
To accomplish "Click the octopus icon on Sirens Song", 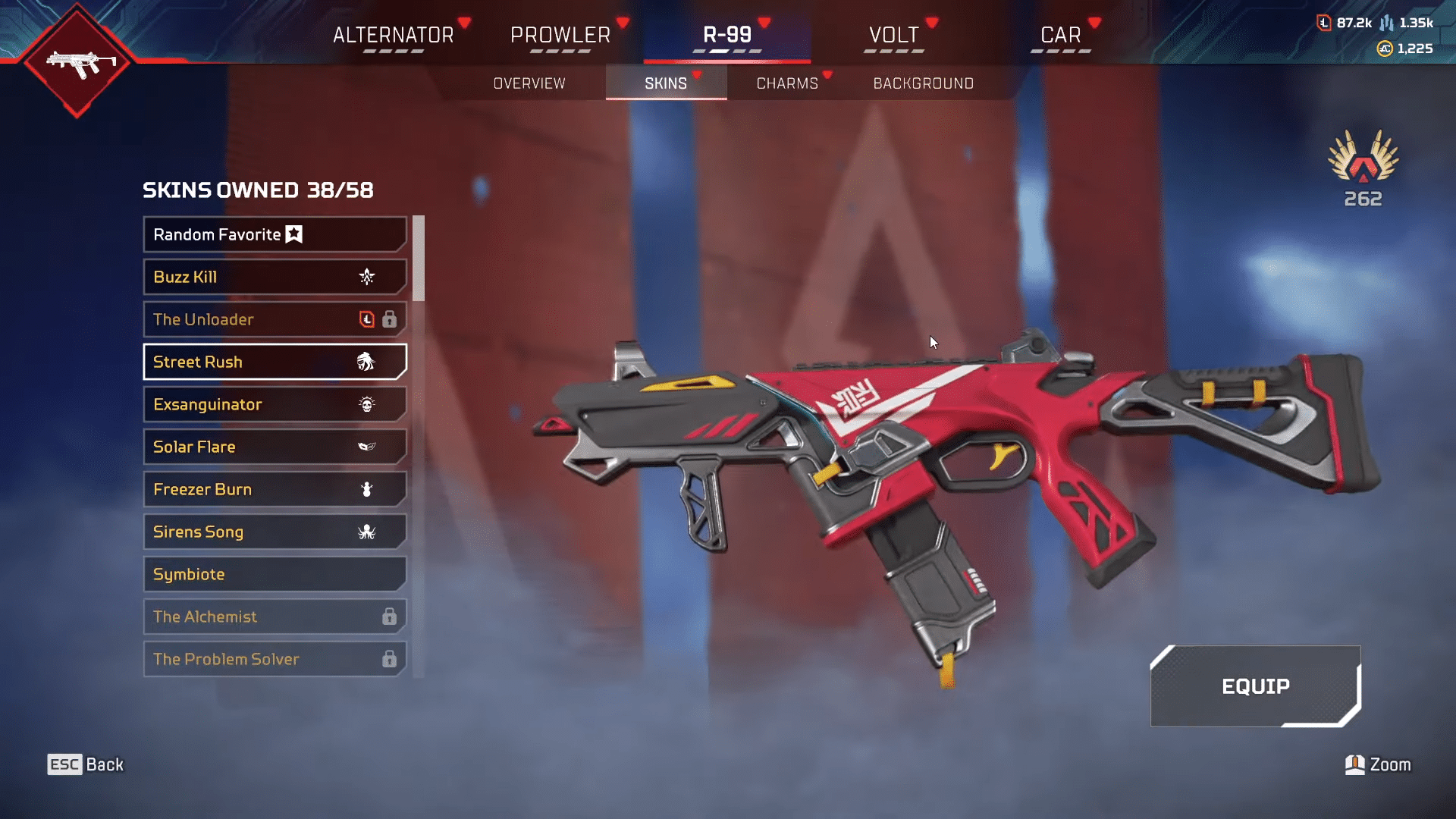I will pos(367,532).
